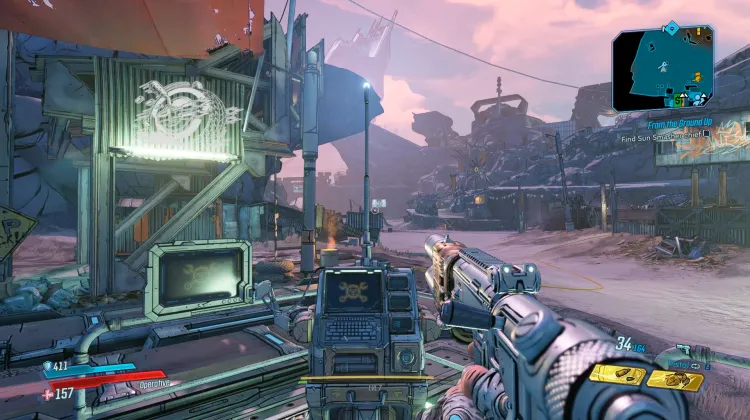Viewport: 750px width, 420px height.
Task: Tick the Find Sun Smasher chief objective box
Action: pos(707,135)
